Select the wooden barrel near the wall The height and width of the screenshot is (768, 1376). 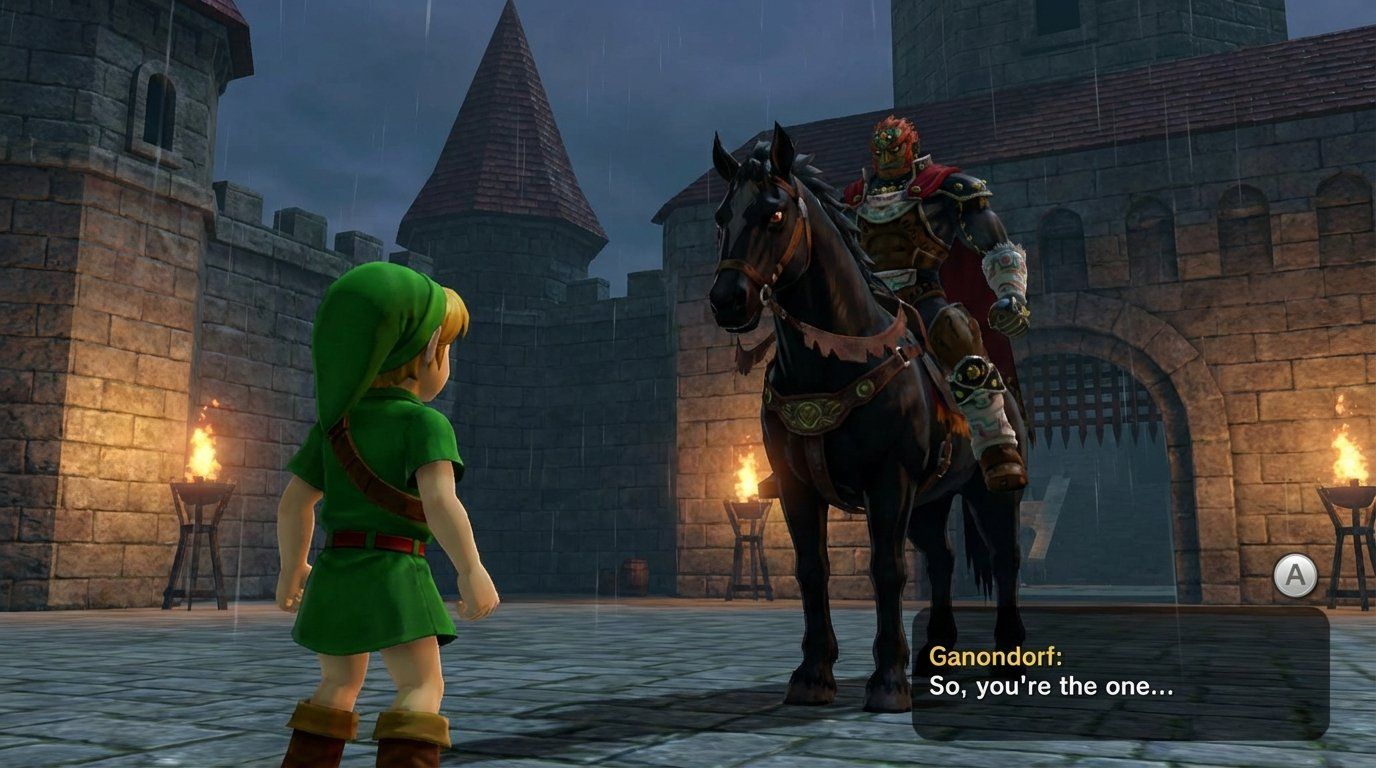pyautogui.click(x=634, y=570)
